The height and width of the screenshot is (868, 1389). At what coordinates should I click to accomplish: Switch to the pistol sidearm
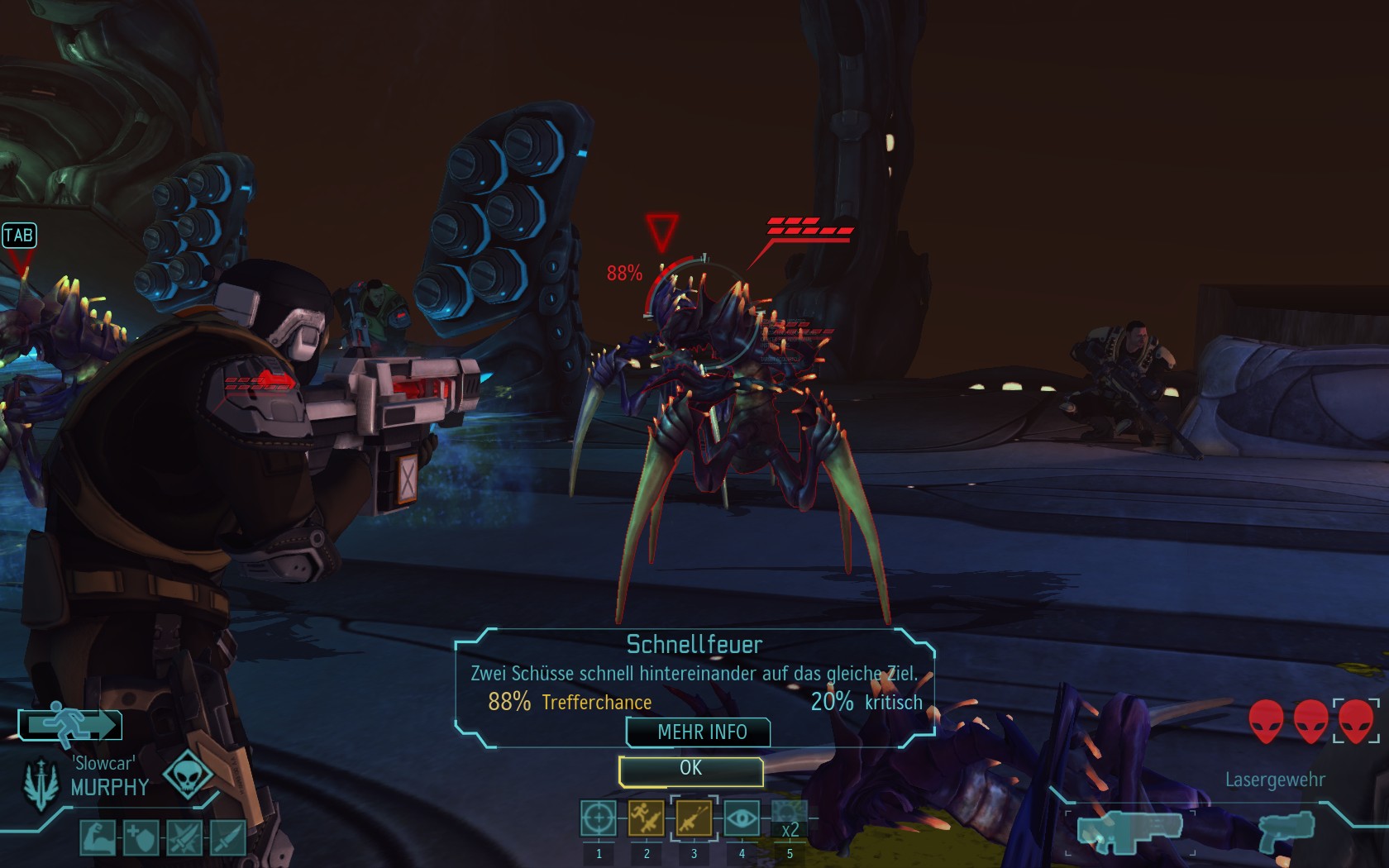[x=1286, y=831]
